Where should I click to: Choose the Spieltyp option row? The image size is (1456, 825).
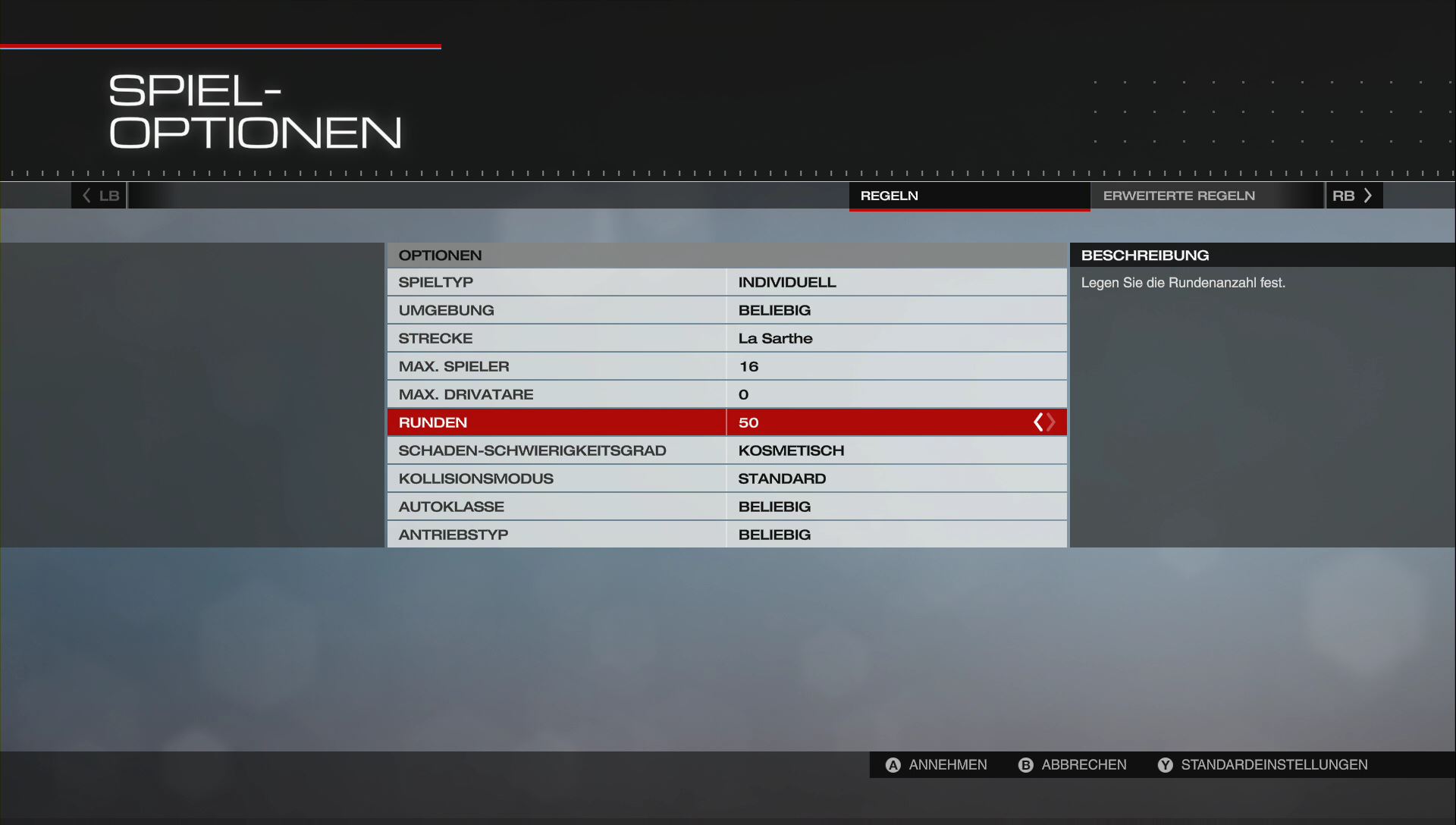tap(726, 282)
